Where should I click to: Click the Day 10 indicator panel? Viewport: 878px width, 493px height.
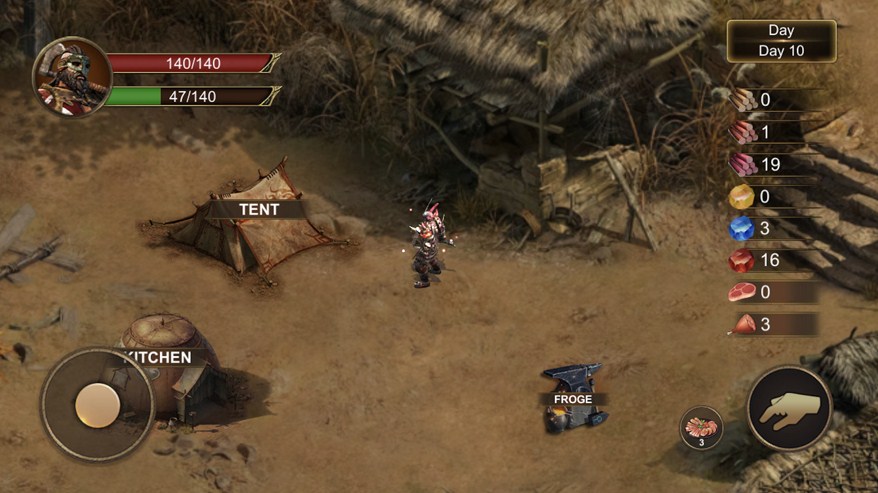pyautogui.click(x=781, y=41)
